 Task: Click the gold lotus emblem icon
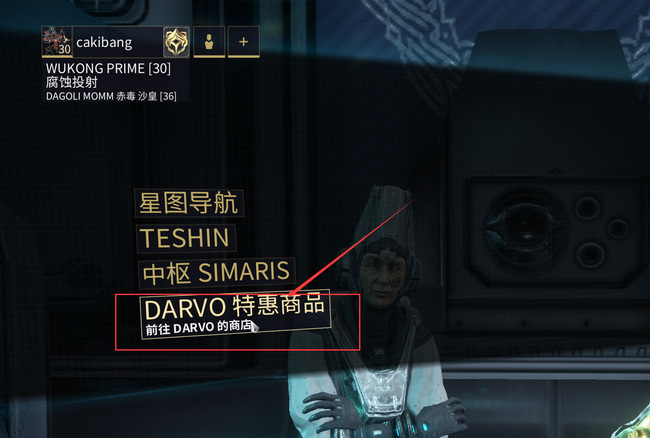click(177, 43)
